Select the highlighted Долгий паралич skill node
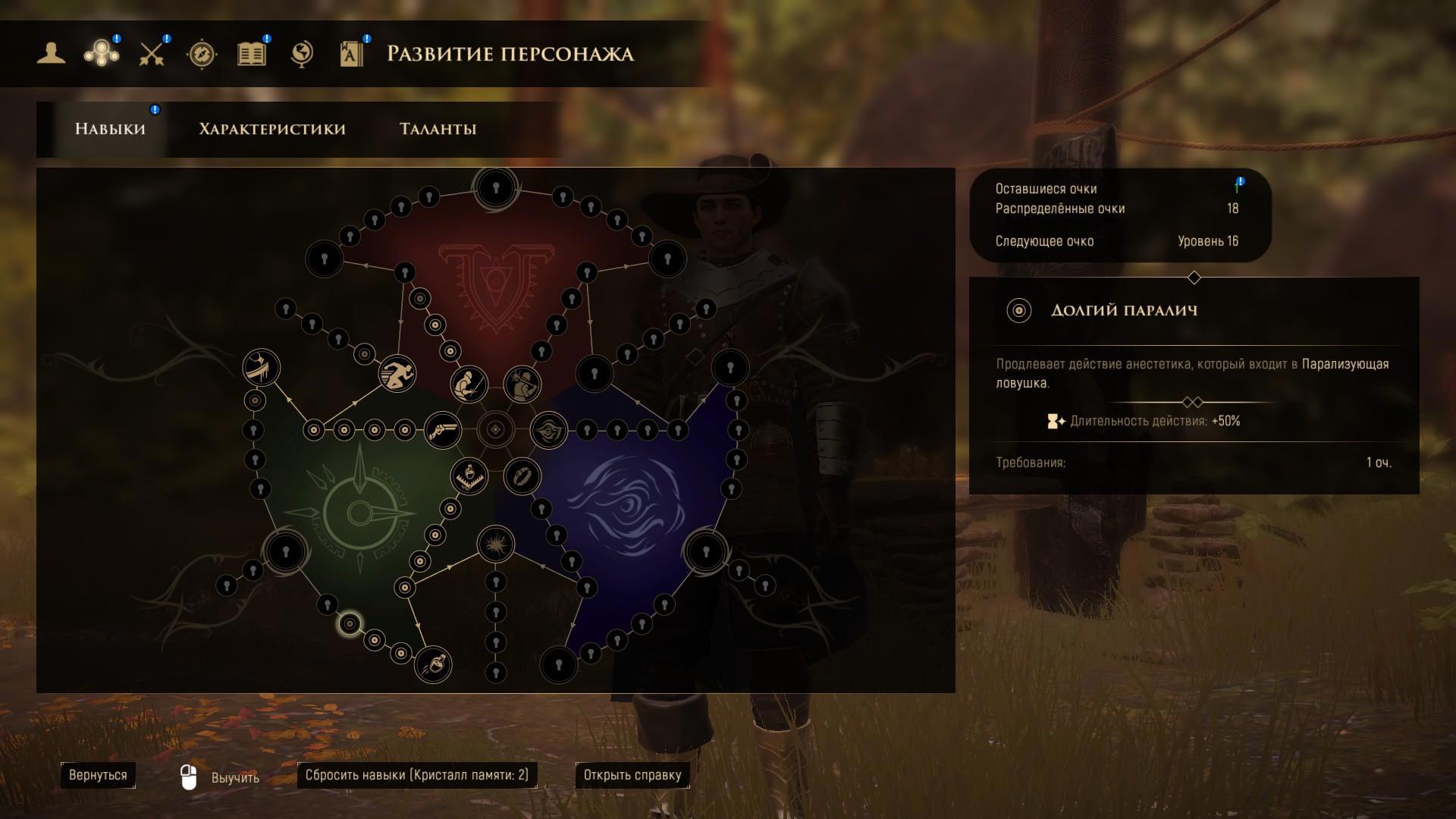 click(350, 624)
